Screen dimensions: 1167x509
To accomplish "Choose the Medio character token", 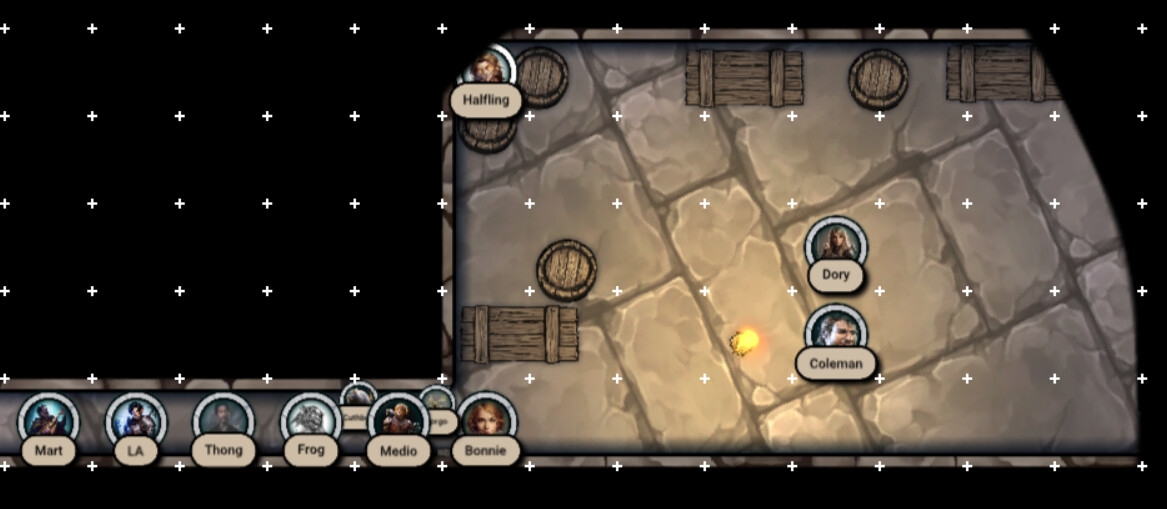I will pos(398,422).
